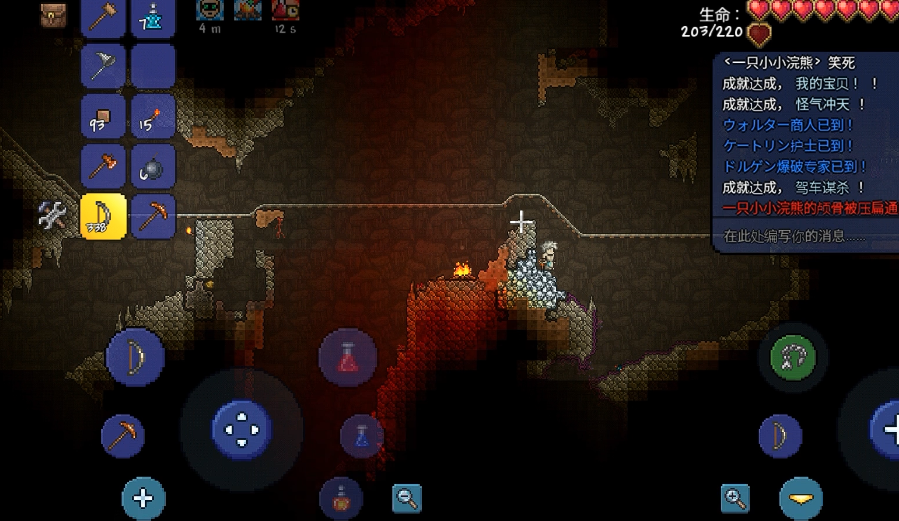Select the bomb stack slot

pos(153,166)
